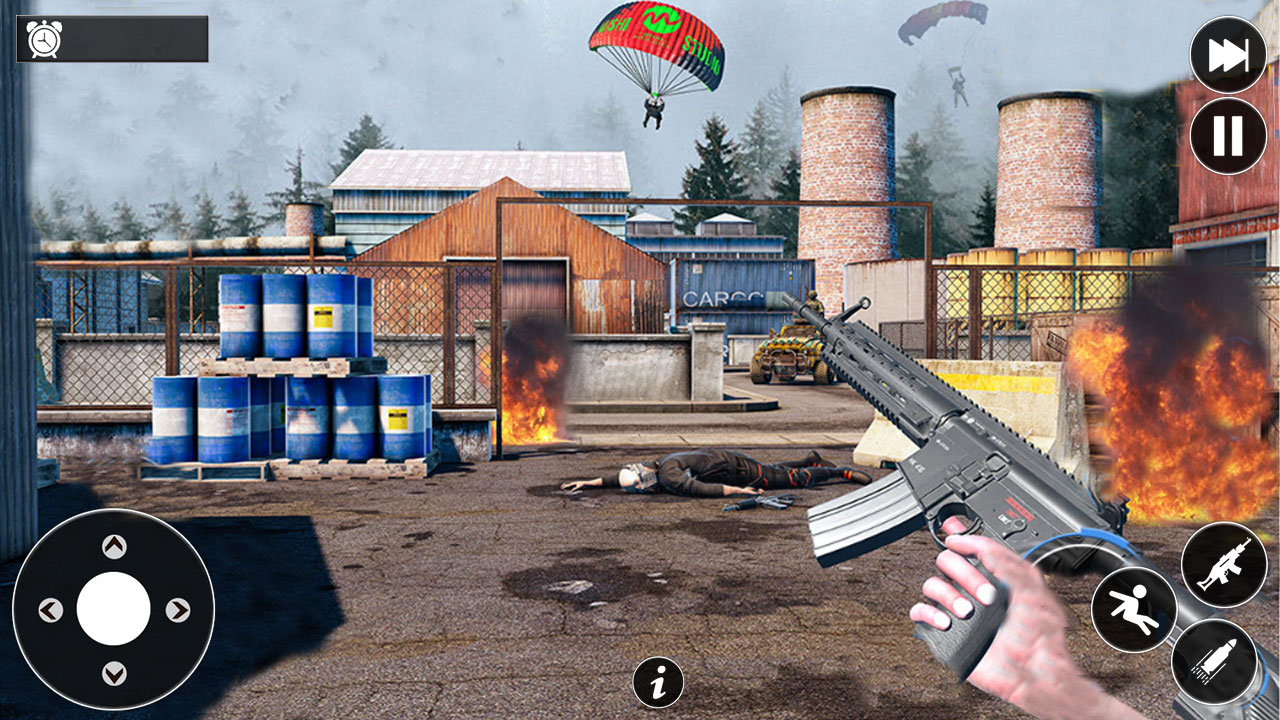Tap the fast-forward skip button
1280x720 pixels.
(1228, 56)
